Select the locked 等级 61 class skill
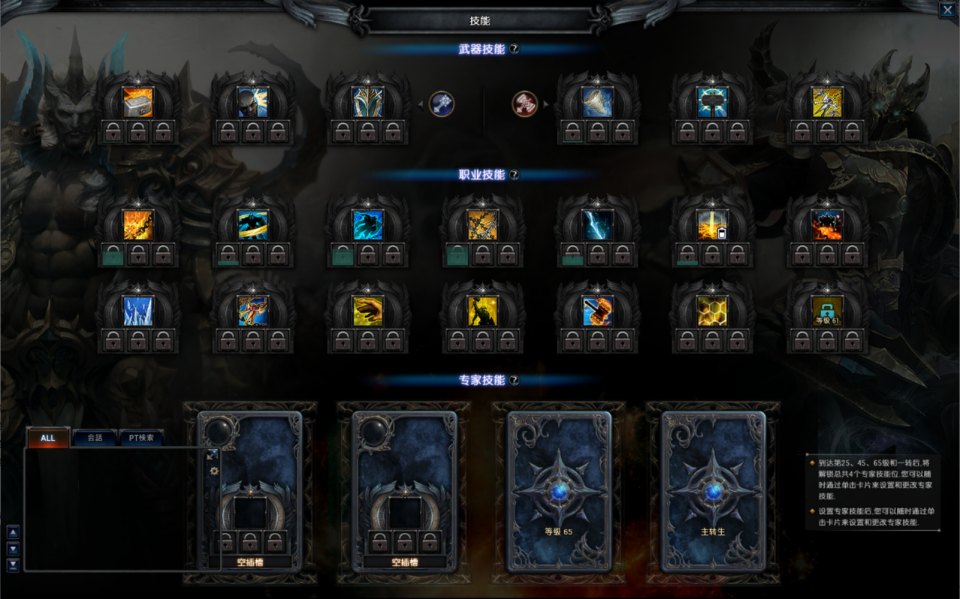This screenshot has width=960, height=599. (826, 311)
